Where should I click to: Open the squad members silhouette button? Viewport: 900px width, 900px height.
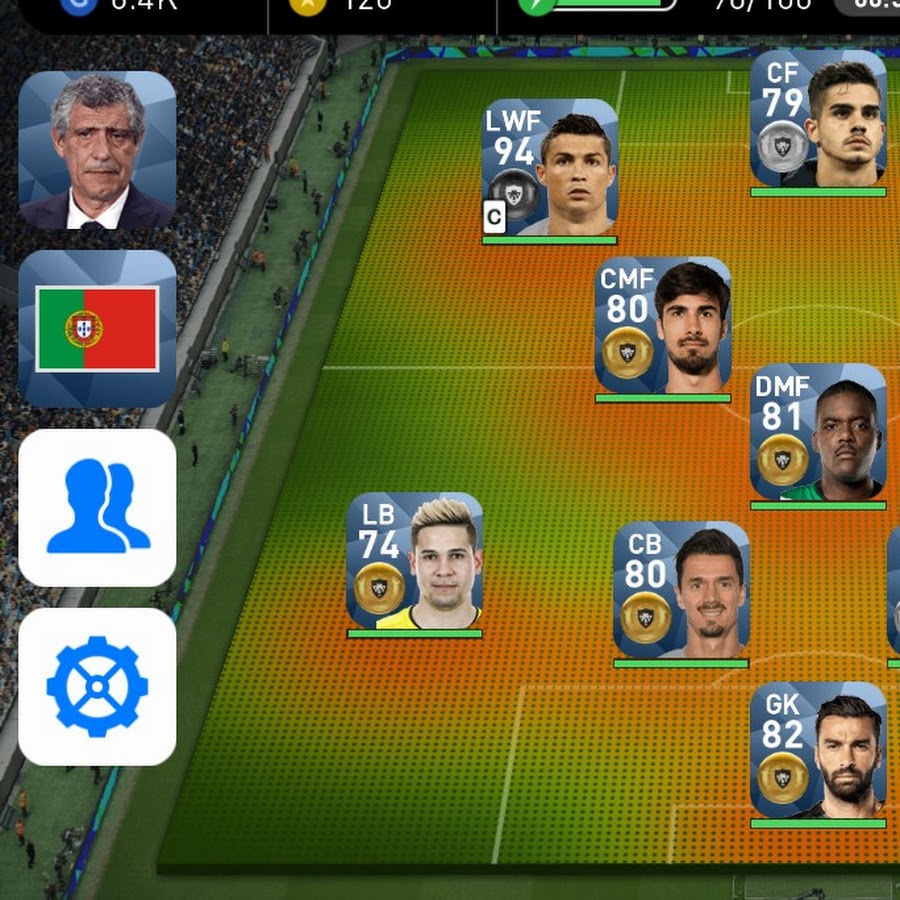tap(97, 508)
